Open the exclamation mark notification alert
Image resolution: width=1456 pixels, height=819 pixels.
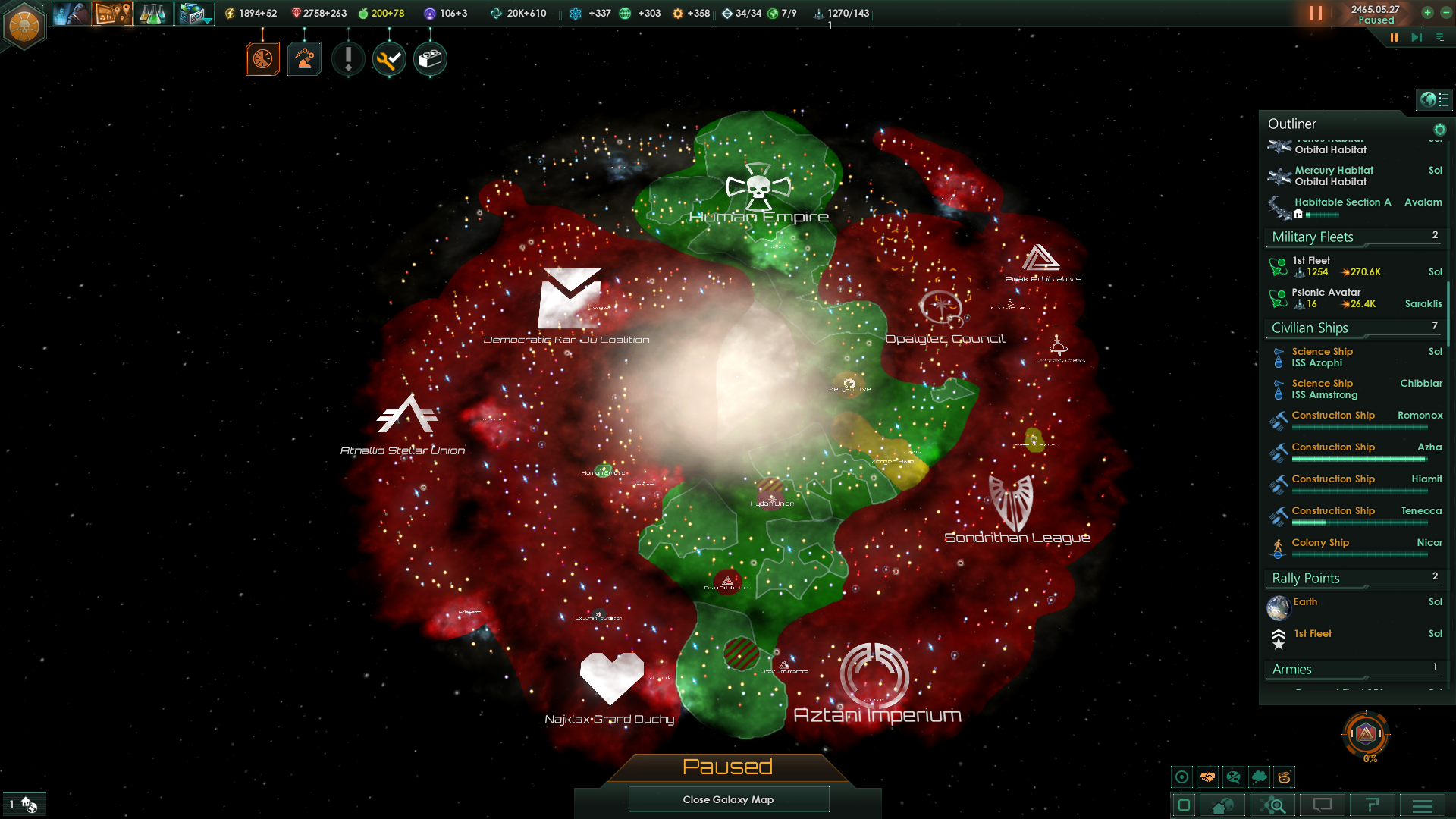tap(348, 59)
